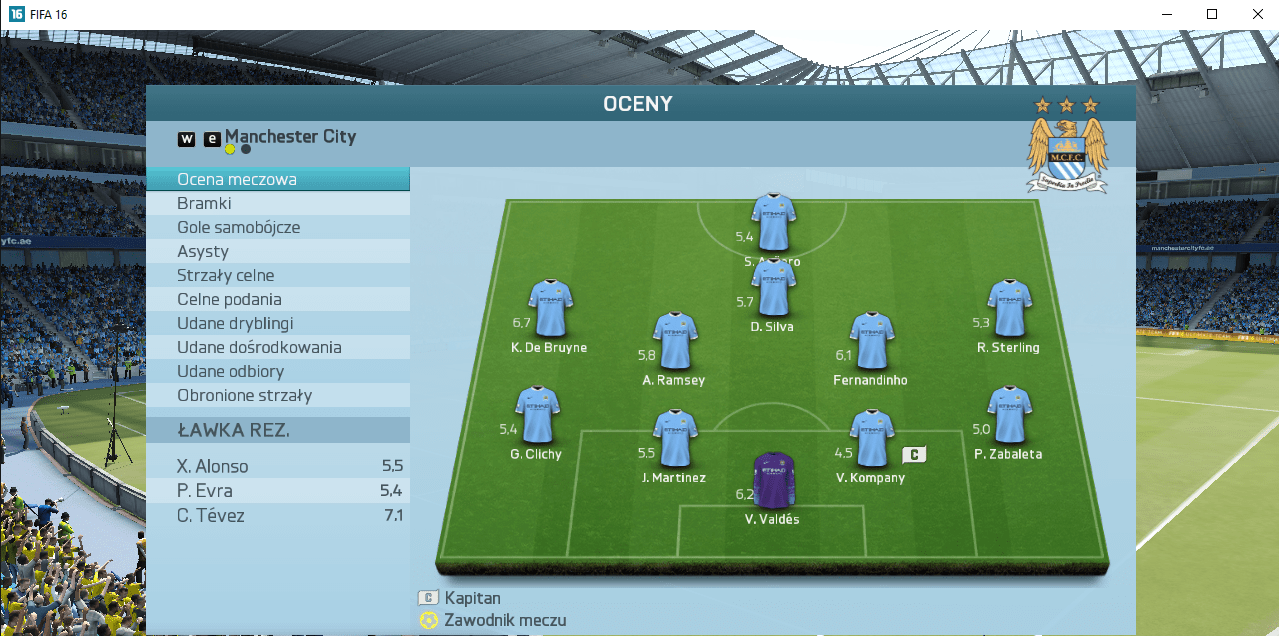Open the Obronione strzały entry
Image resolution: width=1279 pixels, height=636 pixels.
[277, 396]
